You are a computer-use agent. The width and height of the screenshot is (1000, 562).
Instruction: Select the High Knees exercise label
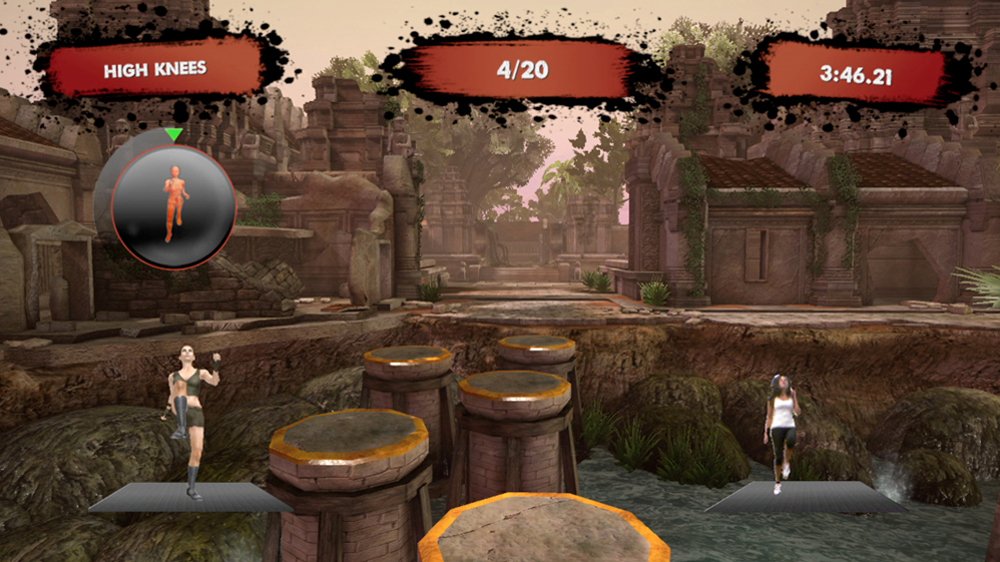coord(155,69)
